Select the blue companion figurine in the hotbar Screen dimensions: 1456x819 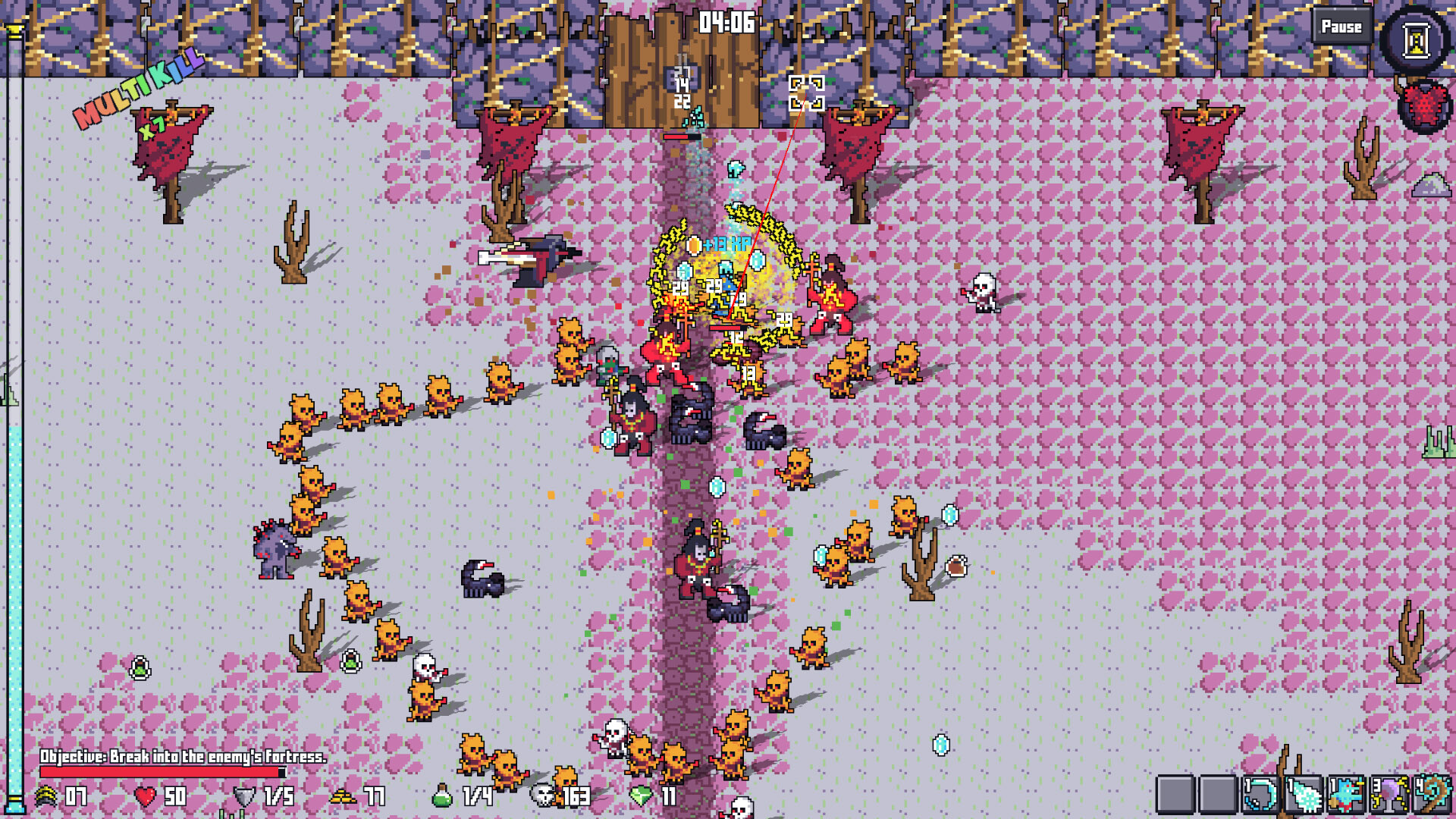pos(1345,795)
